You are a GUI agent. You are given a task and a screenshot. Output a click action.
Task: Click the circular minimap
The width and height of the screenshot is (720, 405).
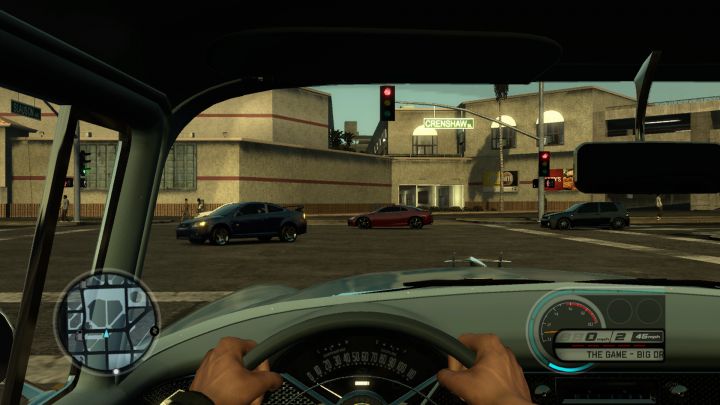tap(107, 322)
